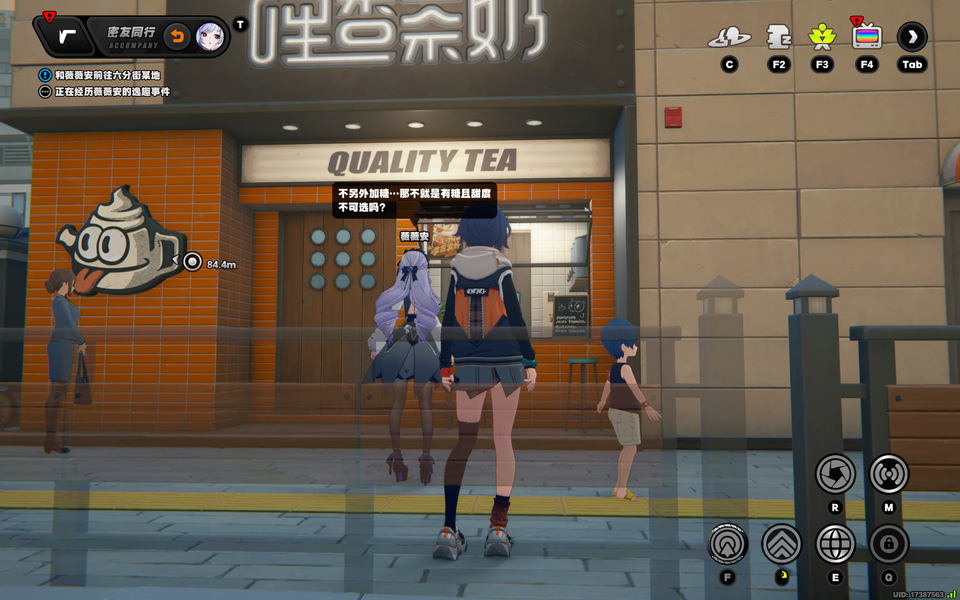Click the locked padlock ability button
This screenshot has height=600, width=960.
pos(888,544)
